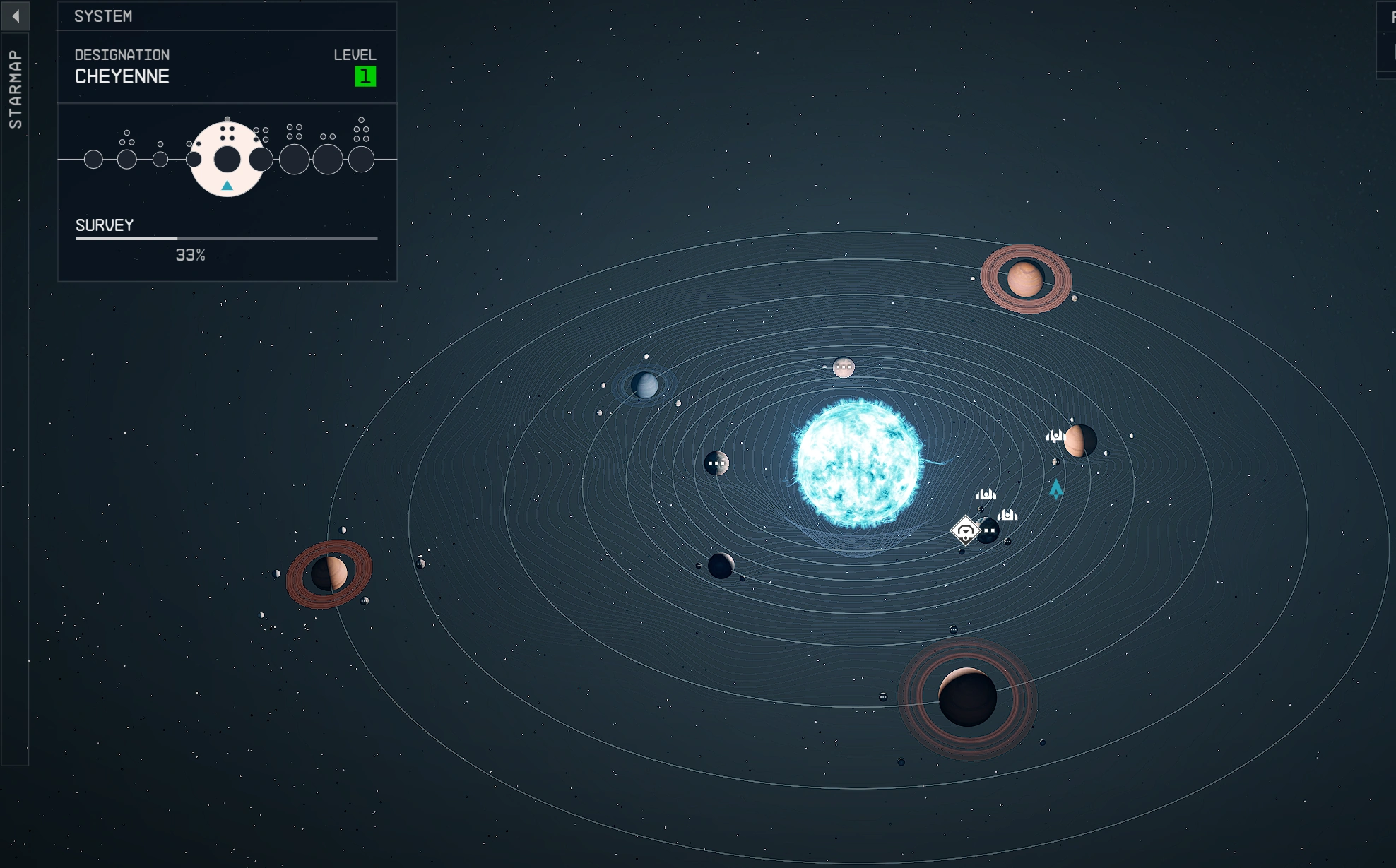Click the teal triangle marker under the highlighted planet
Image resolution: width=1396 pixels, height=868 pixels.
226,185
